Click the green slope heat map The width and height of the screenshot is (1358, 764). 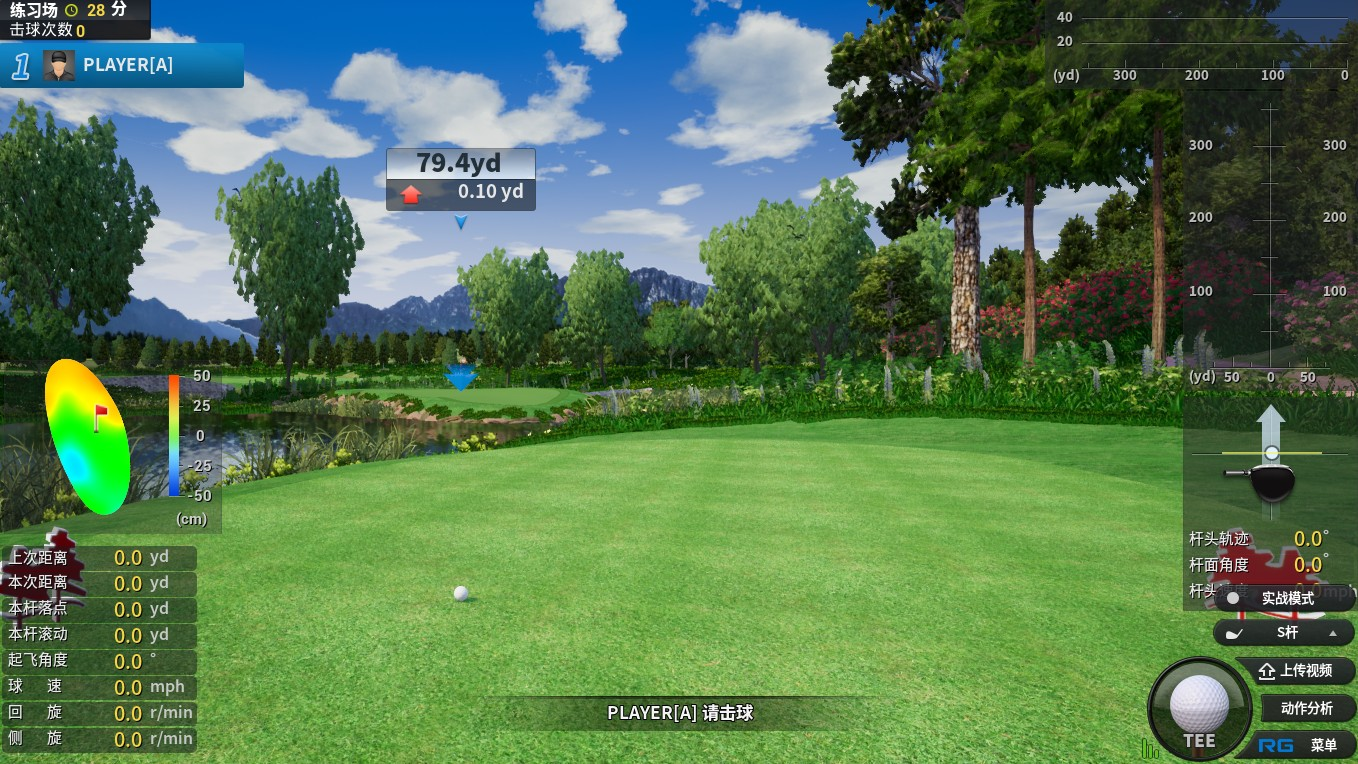(x=88, y=436)
